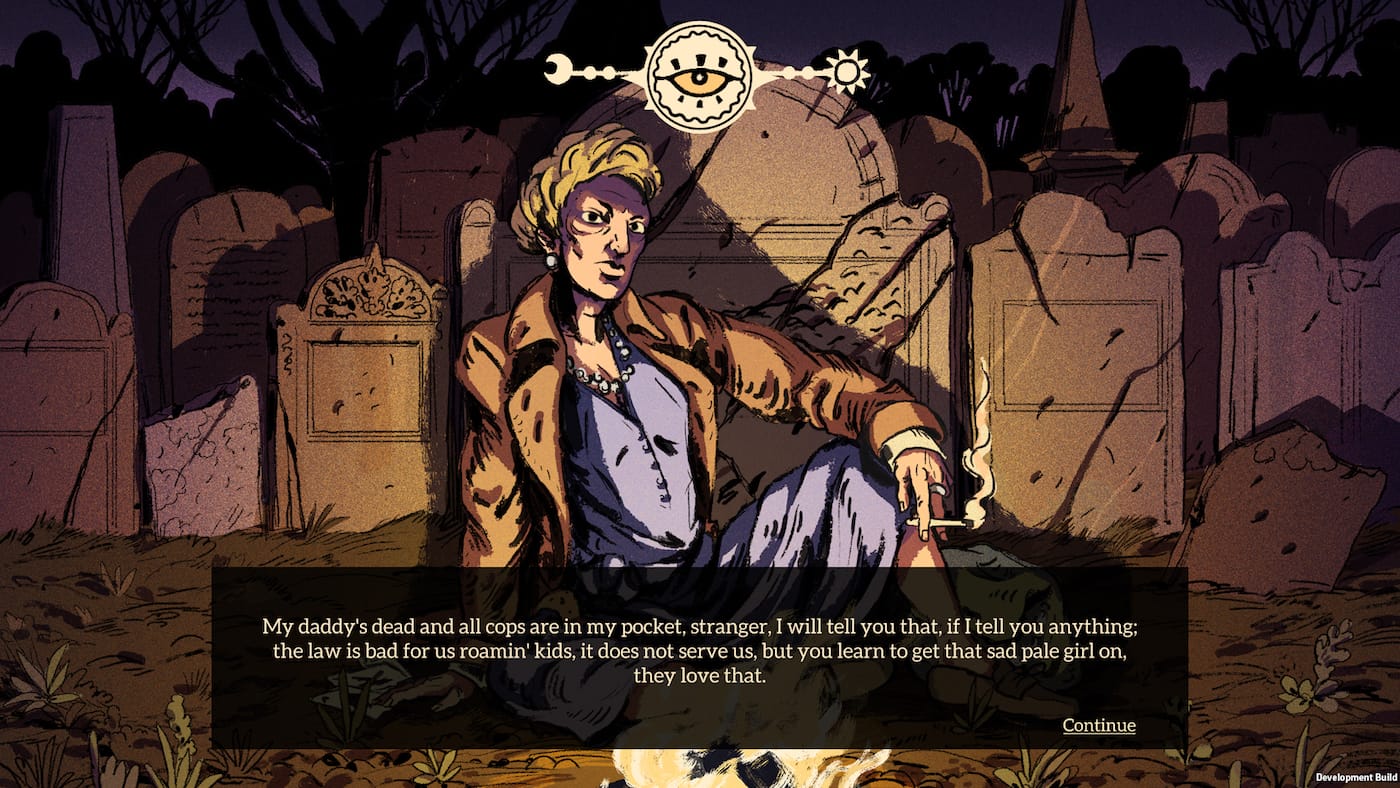Click the woman's pearl earring
The width and height of the screenshot is (1400, 788).
pyautogui.click(x=551, y=262)
